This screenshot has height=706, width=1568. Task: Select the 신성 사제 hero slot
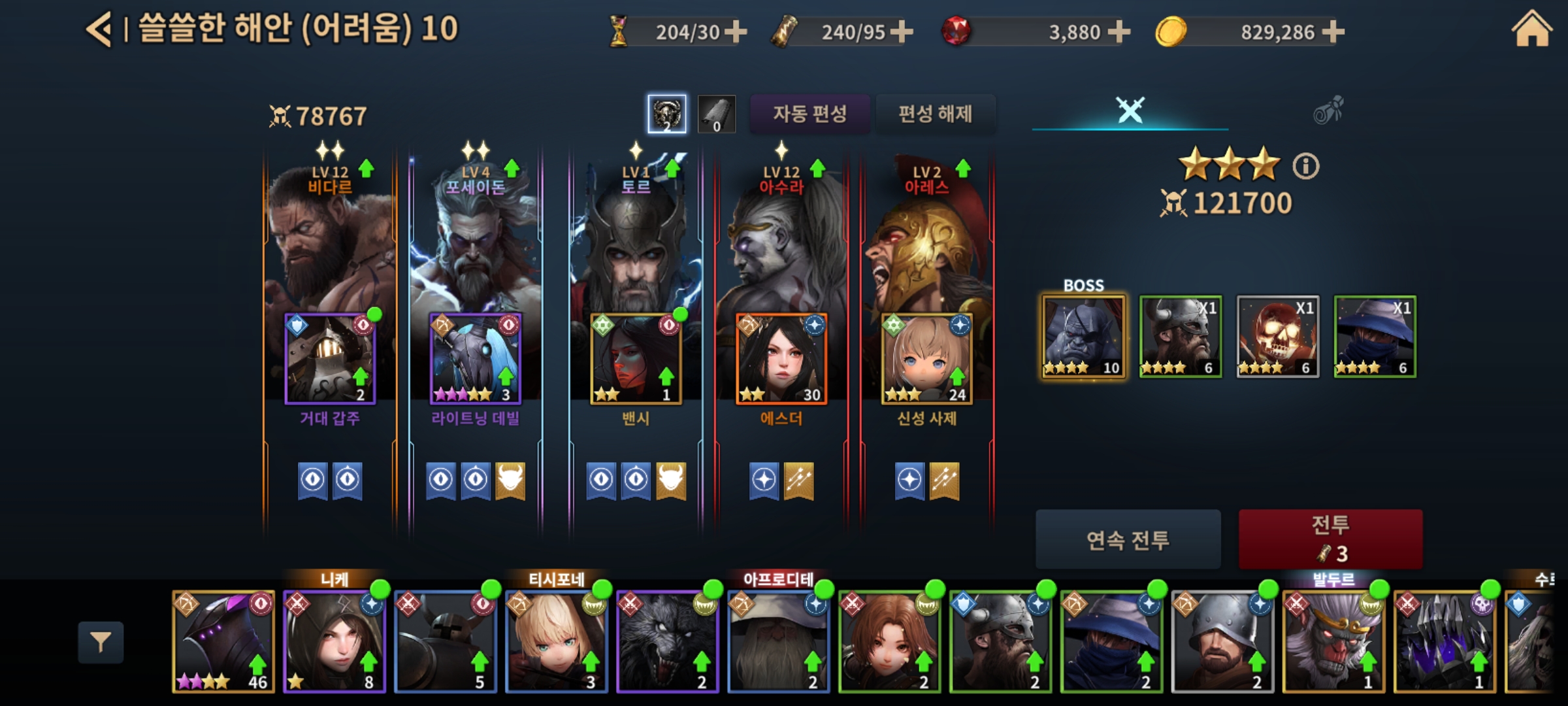(x=926, y=358)
